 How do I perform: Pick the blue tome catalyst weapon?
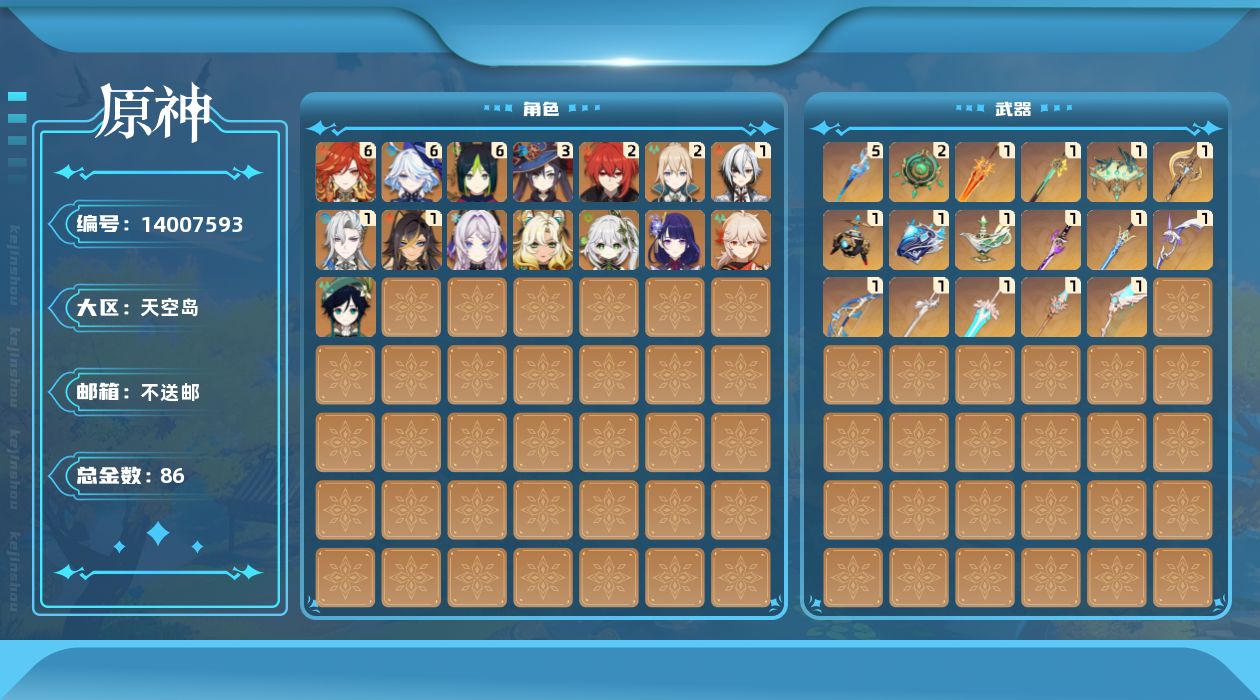coord(919,240)
